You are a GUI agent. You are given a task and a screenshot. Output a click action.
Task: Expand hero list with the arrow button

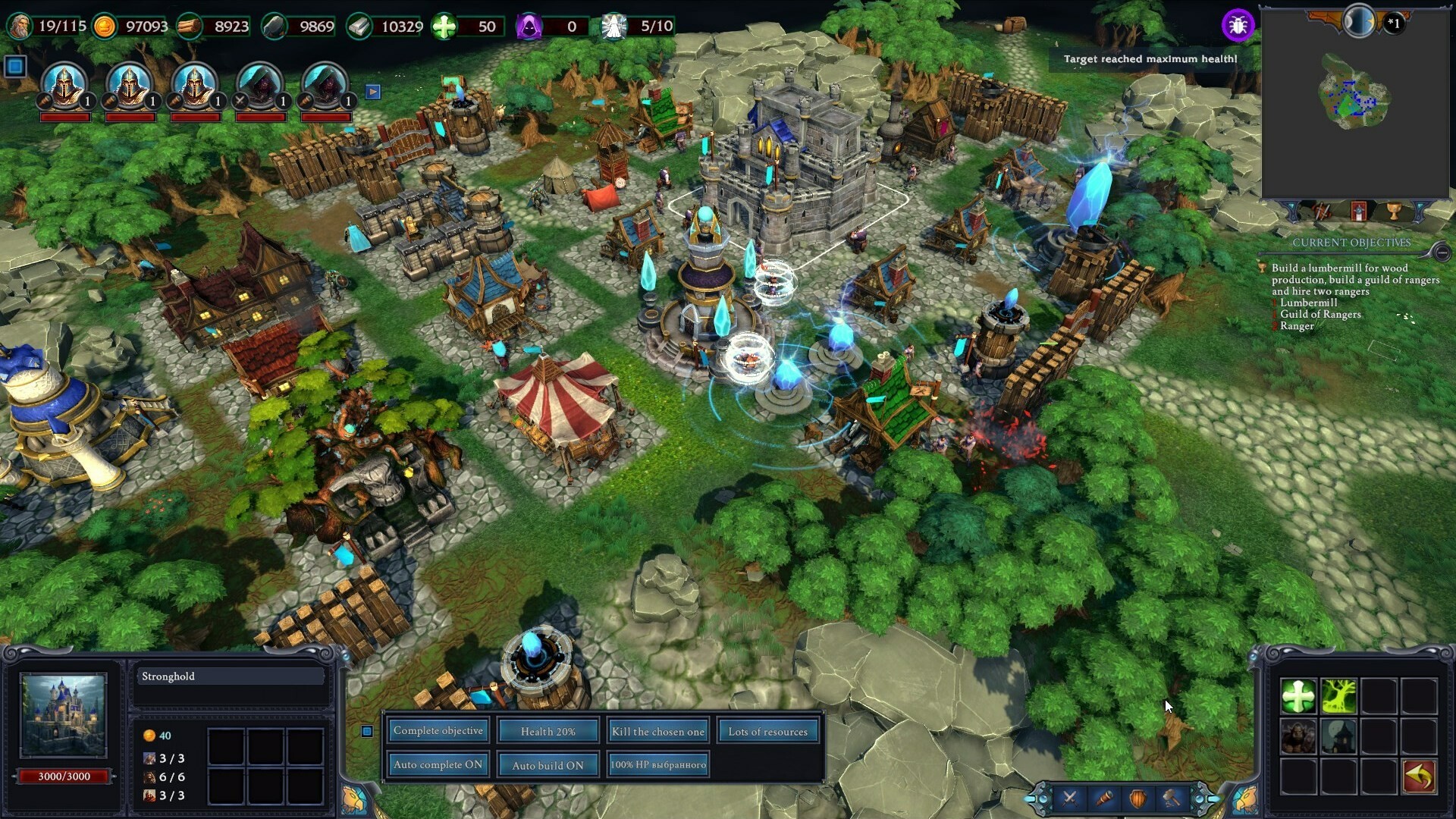pyautogui.click(x=372, y=92)
